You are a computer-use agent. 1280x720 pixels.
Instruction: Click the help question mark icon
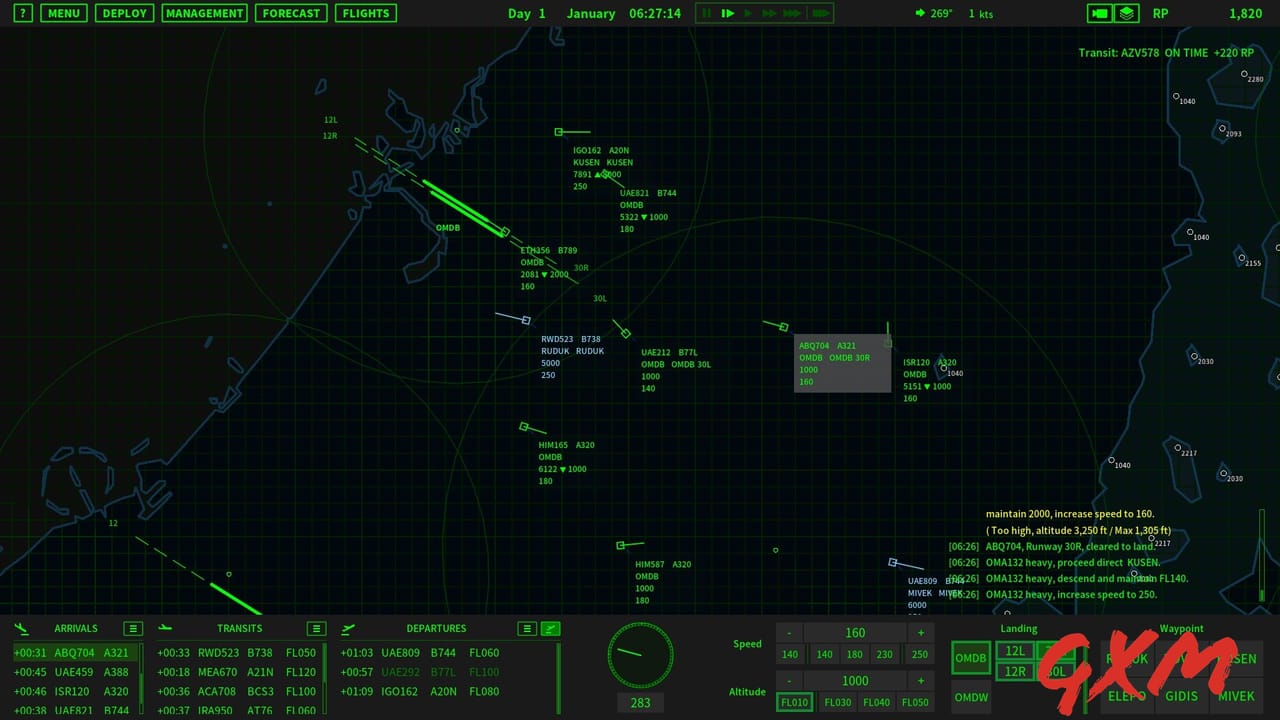pos(22,13)
